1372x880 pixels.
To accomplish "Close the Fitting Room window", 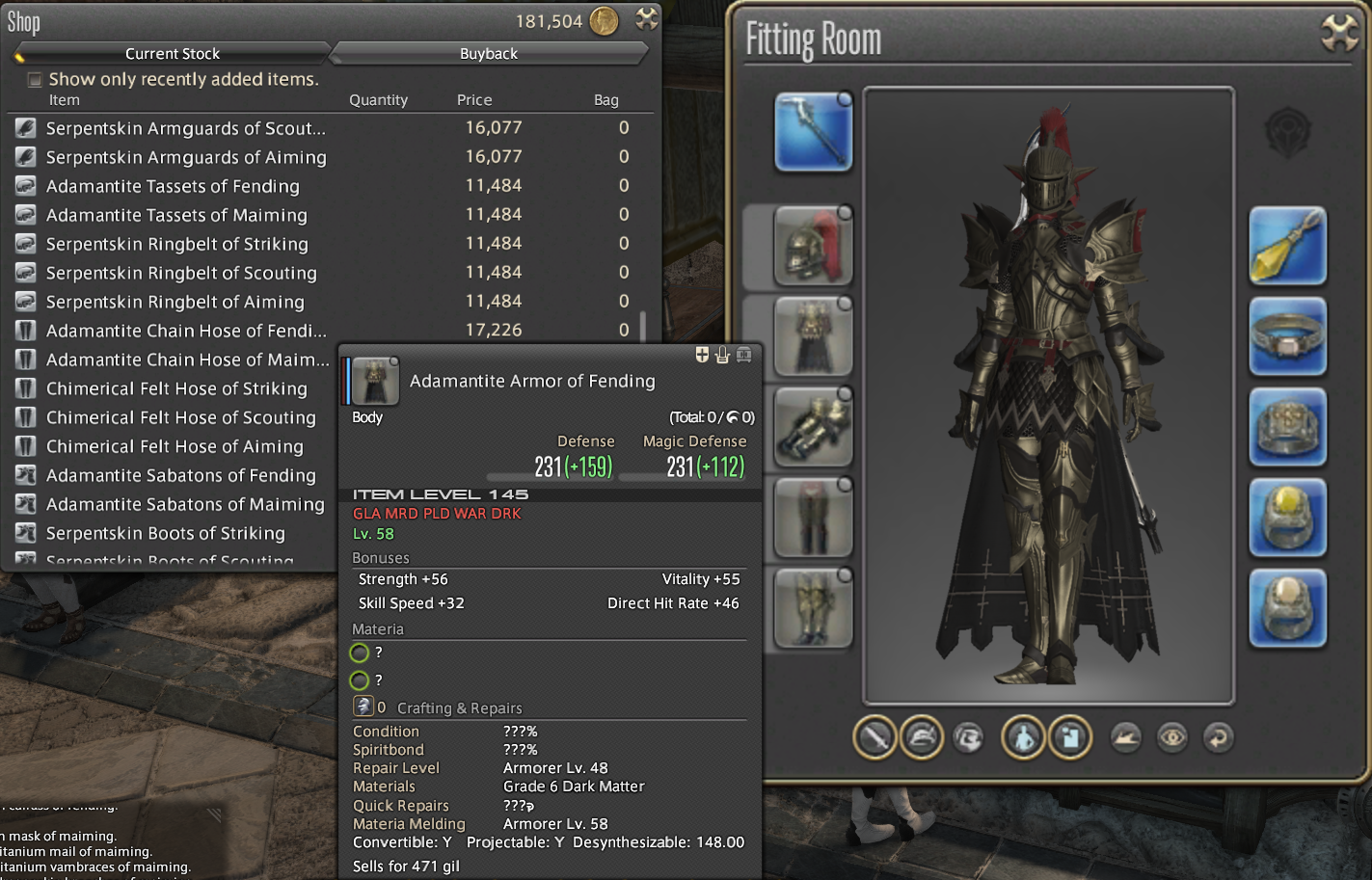I will pos(1339,34).
